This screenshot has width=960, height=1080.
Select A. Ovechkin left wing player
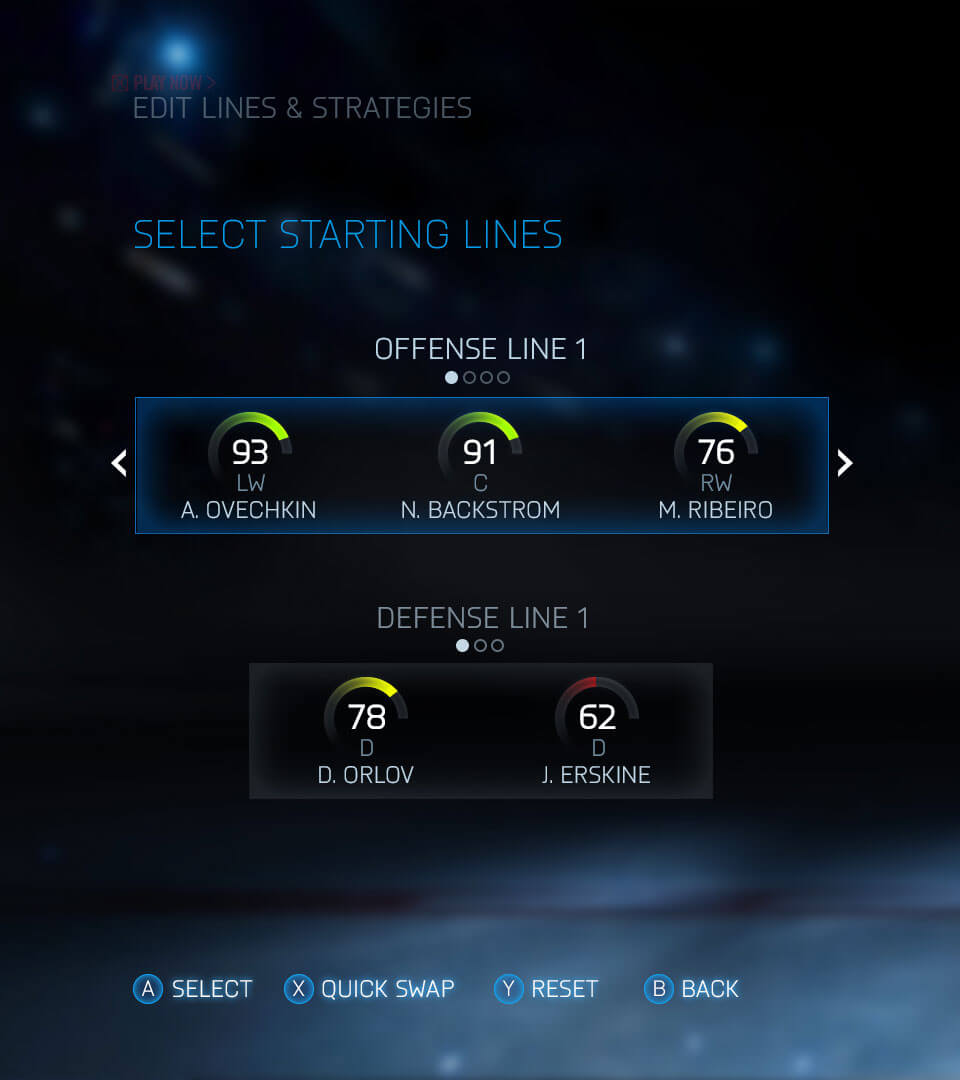(249, 466)
